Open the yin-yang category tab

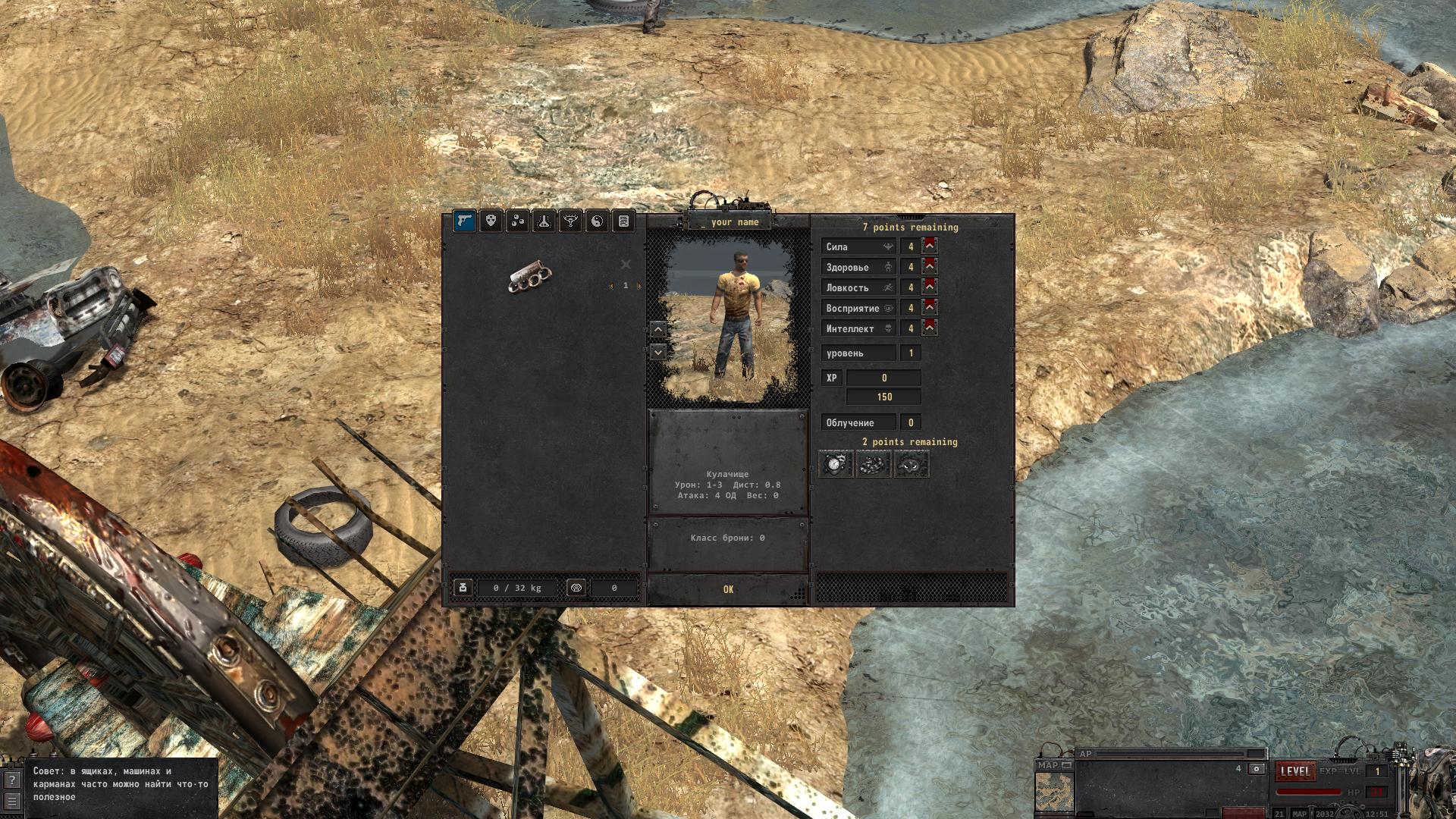tap(597, 221)
